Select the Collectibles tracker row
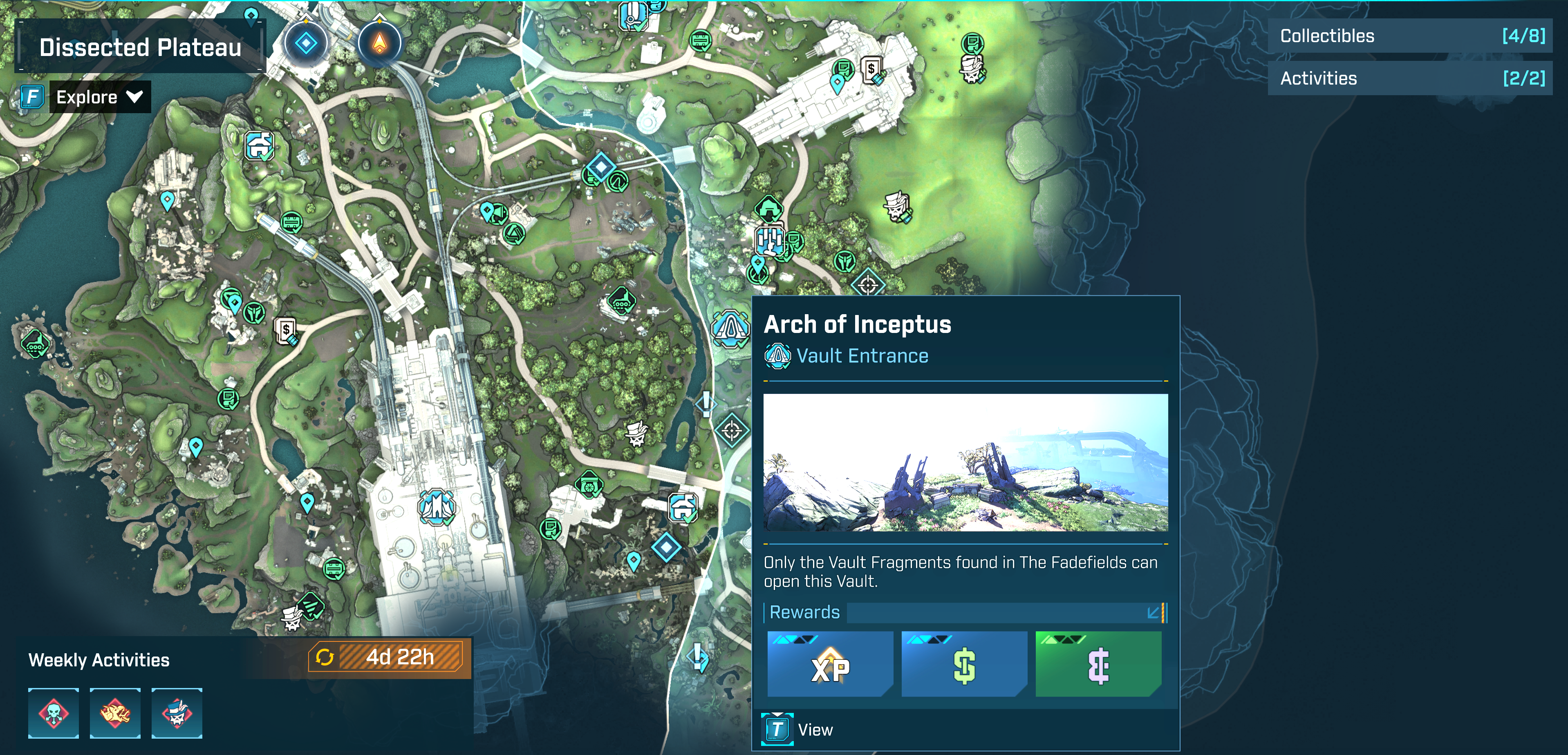The height and width of the screenshot is (755, 1568). point(1410,36)
